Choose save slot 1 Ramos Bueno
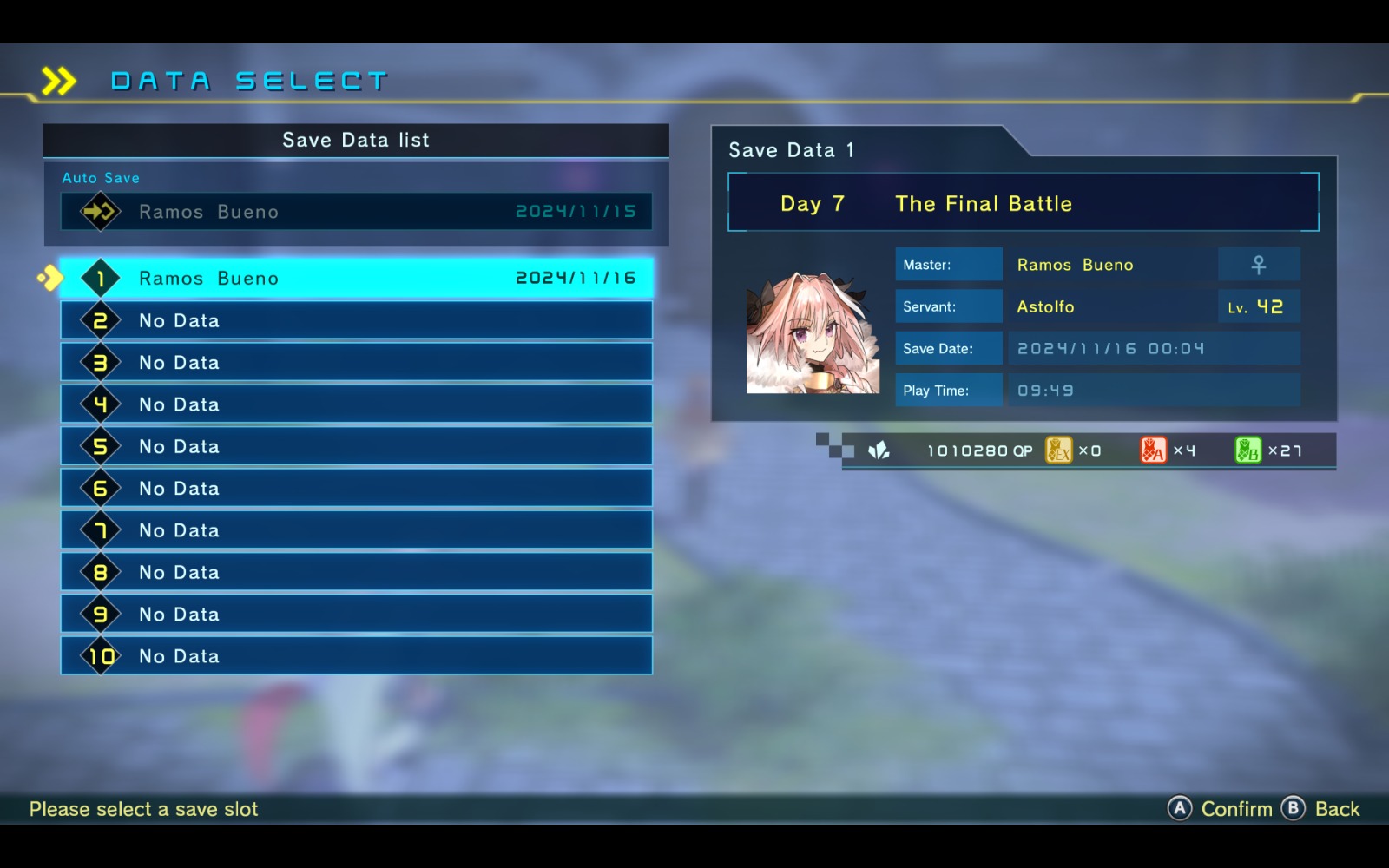The height and width of the screenshot is (868, 1389). 356,279
